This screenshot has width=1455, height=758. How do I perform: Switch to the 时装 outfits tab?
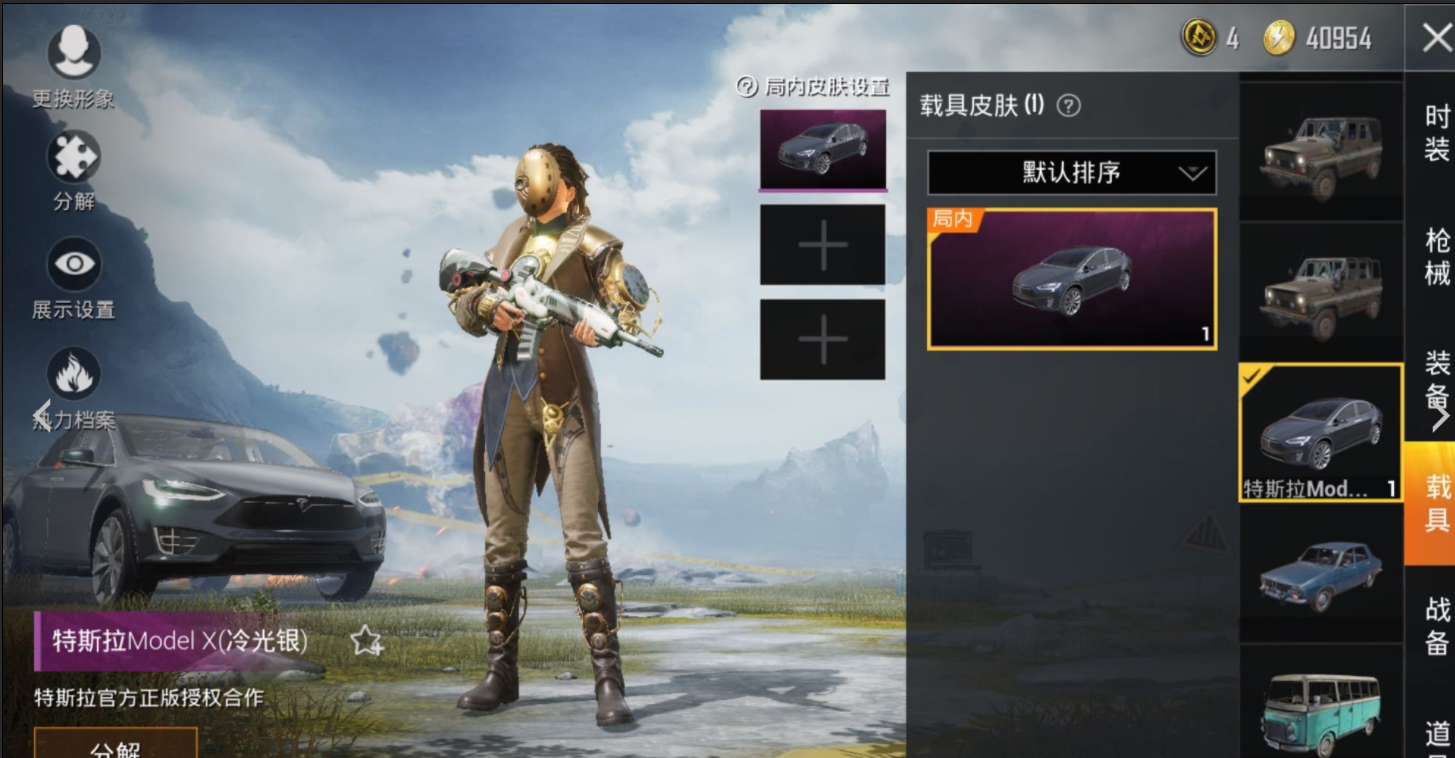coord(1437,133)
